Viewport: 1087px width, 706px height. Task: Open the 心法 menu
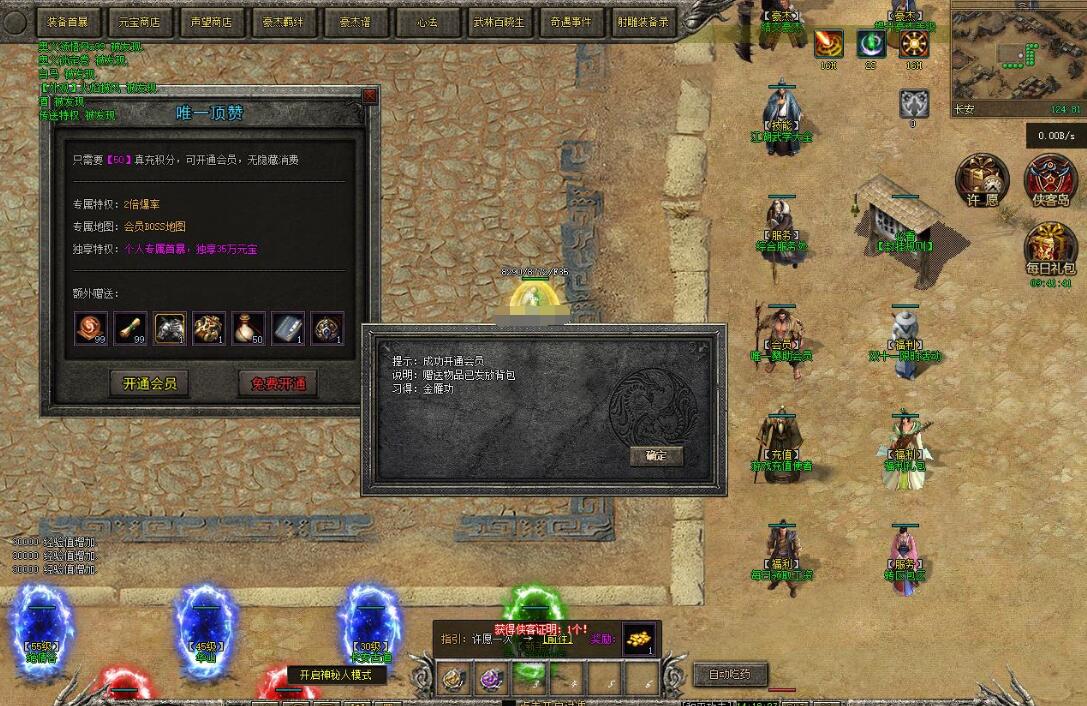[x=428, y=21]
